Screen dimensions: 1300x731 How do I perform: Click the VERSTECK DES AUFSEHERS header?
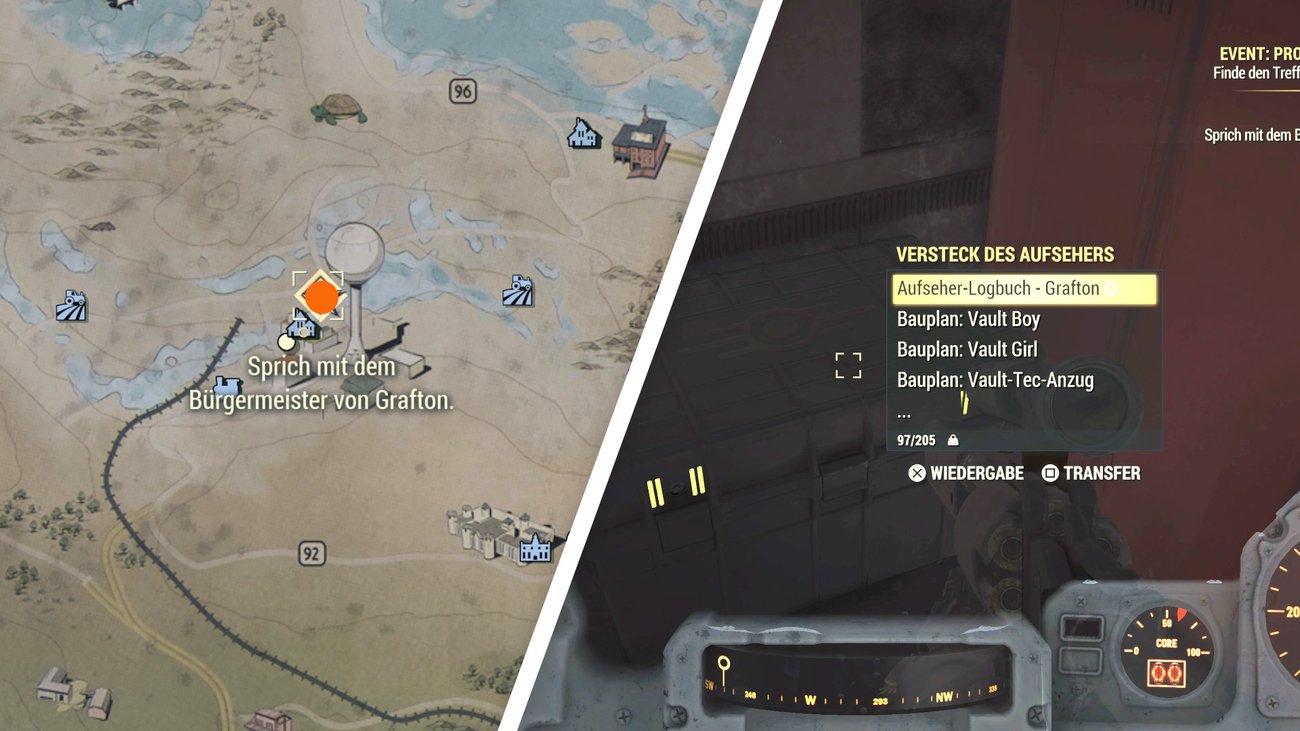pos(1005,254)
